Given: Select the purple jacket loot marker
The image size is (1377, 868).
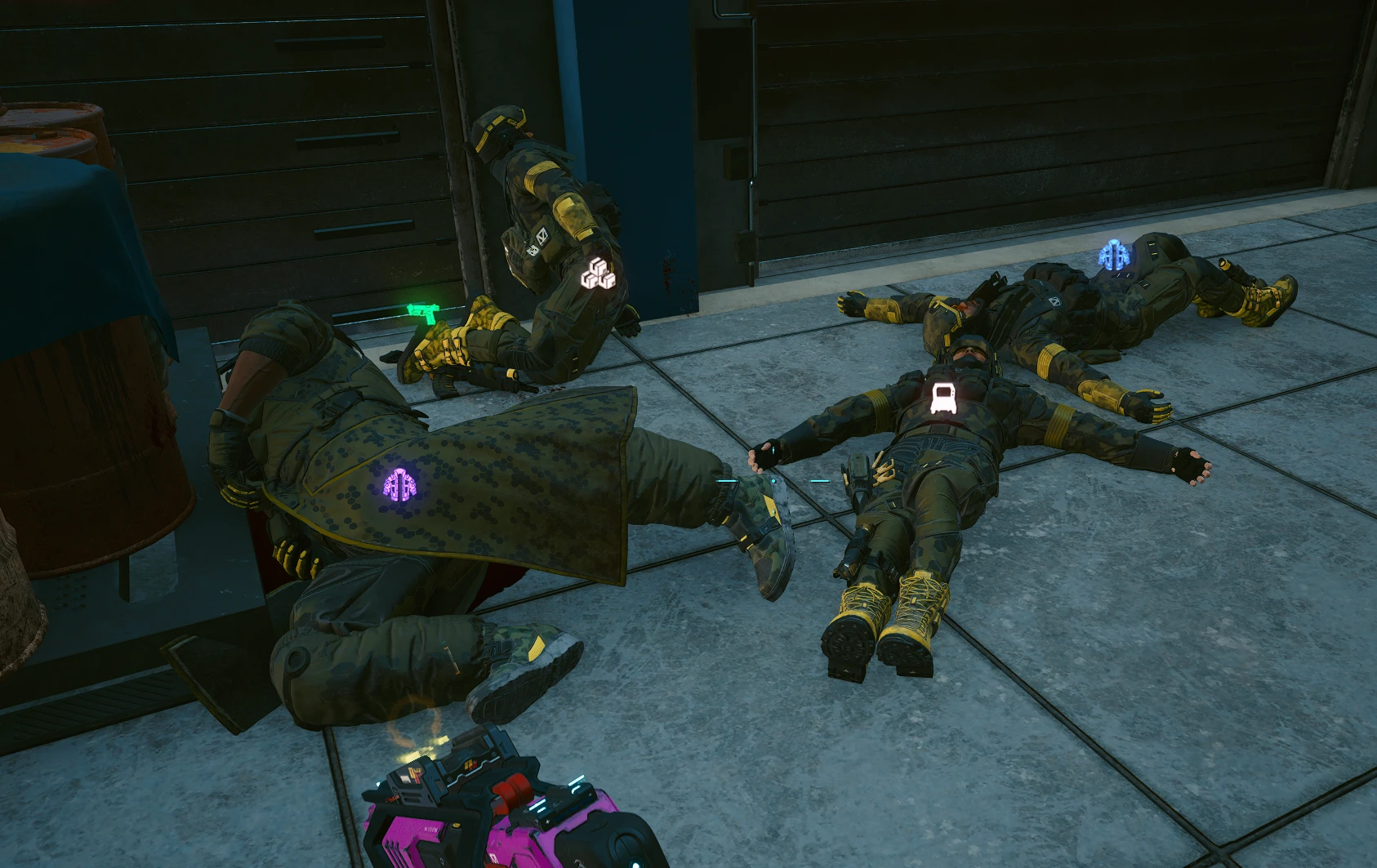Looking at the screenshot, I should 400,483.
